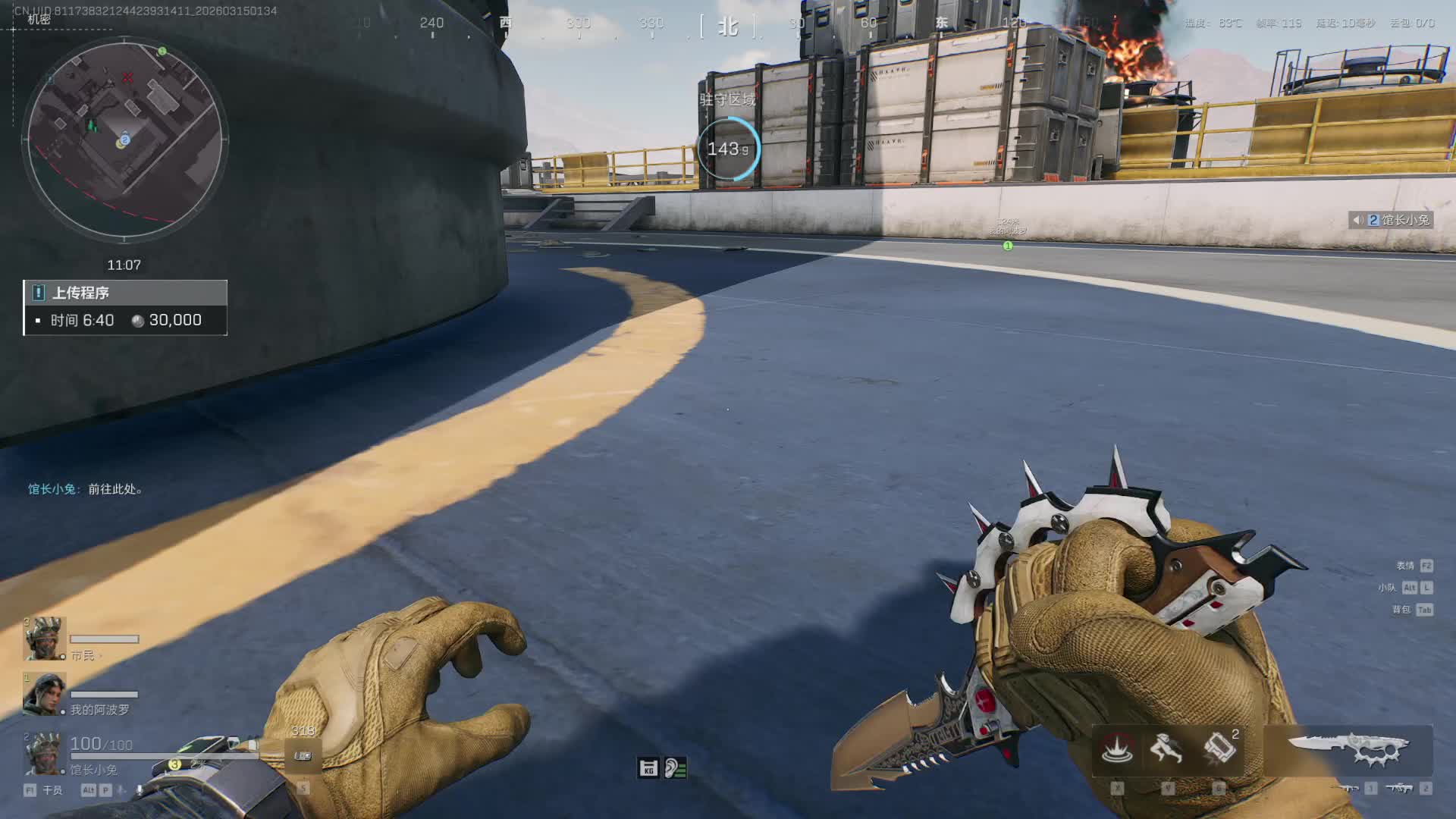Select the 上传程序 objective tracker
The width and height of the screenshot is (1456, 819).
[x=125, y=307]
